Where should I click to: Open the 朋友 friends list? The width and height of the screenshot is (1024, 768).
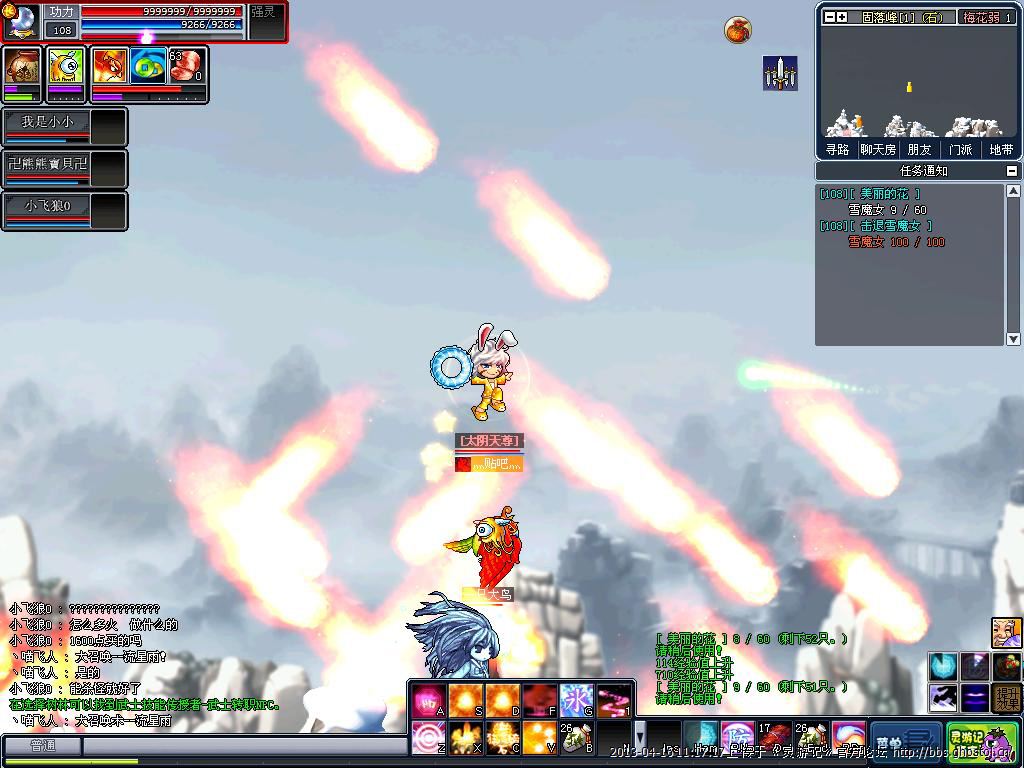click(919, 149)
